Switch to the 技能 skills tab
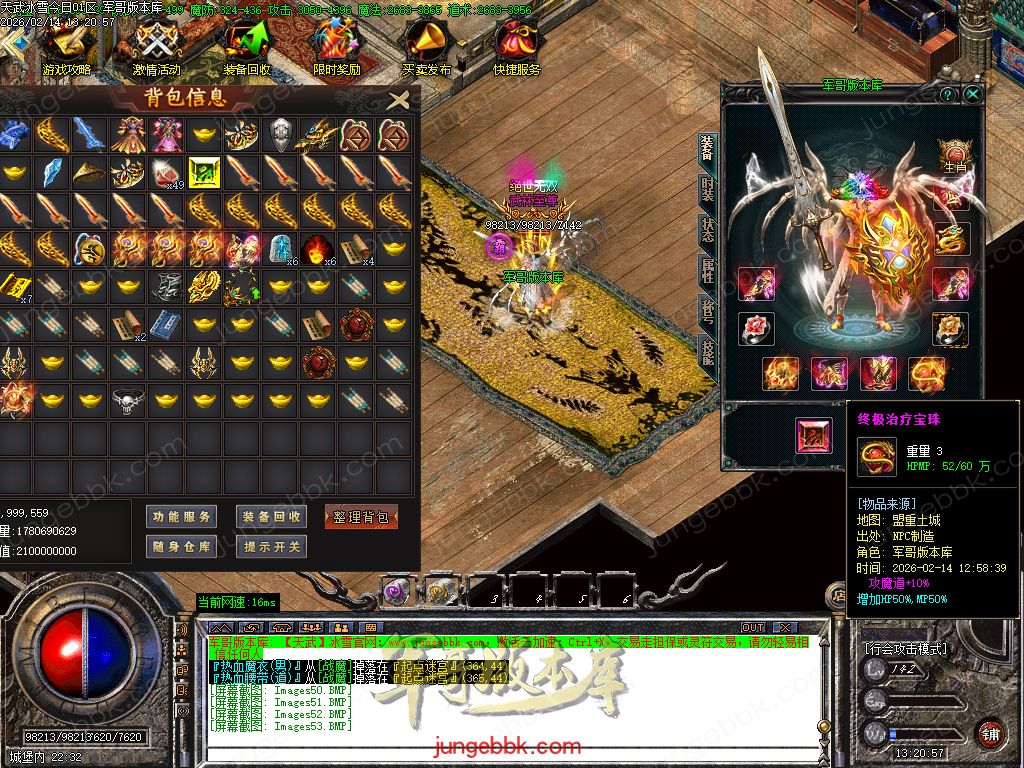The image size is (1024, 768). (708, 352)
